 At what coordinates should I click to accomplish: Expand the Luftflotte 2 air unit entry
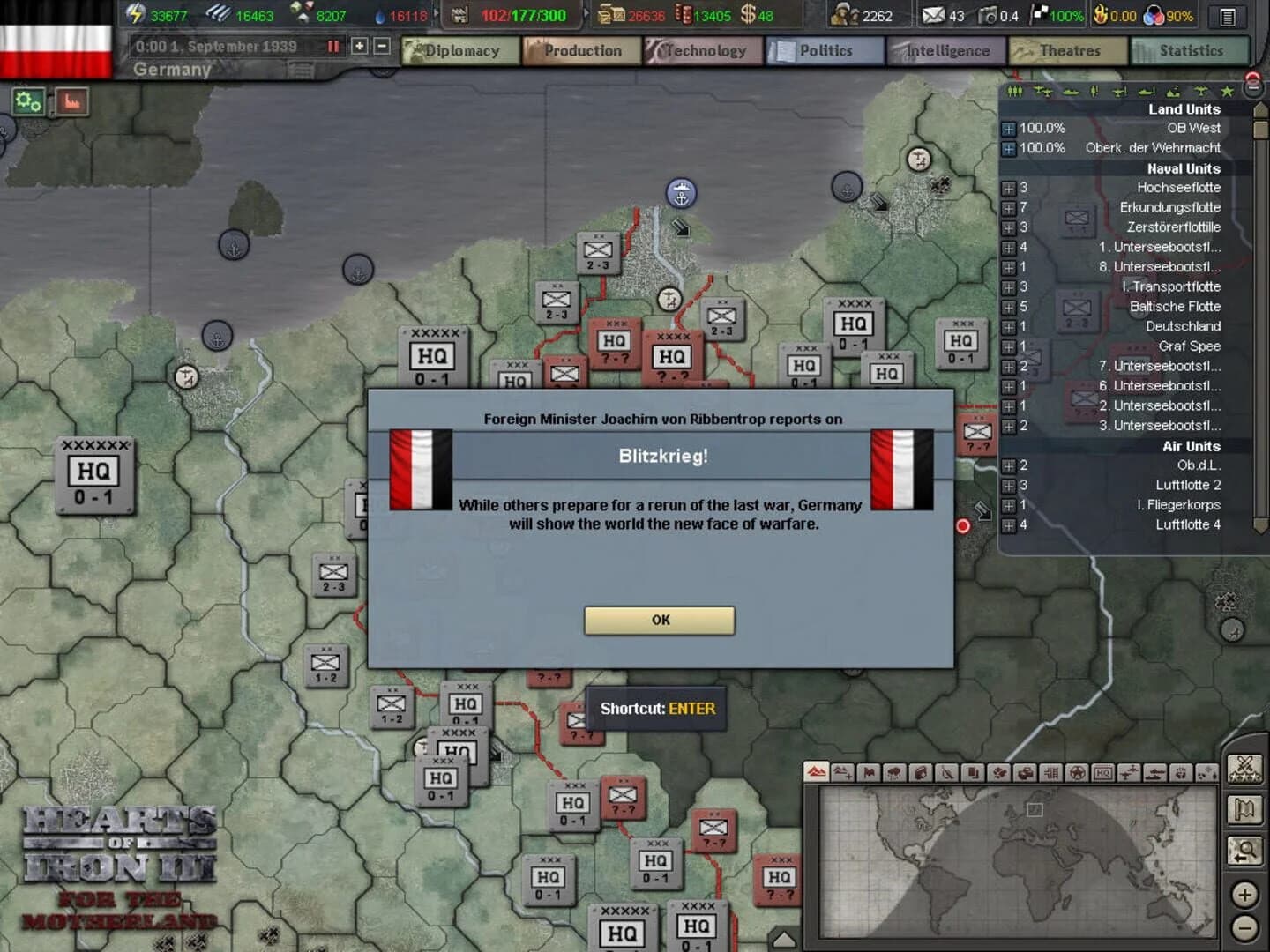click(1009, 485)
